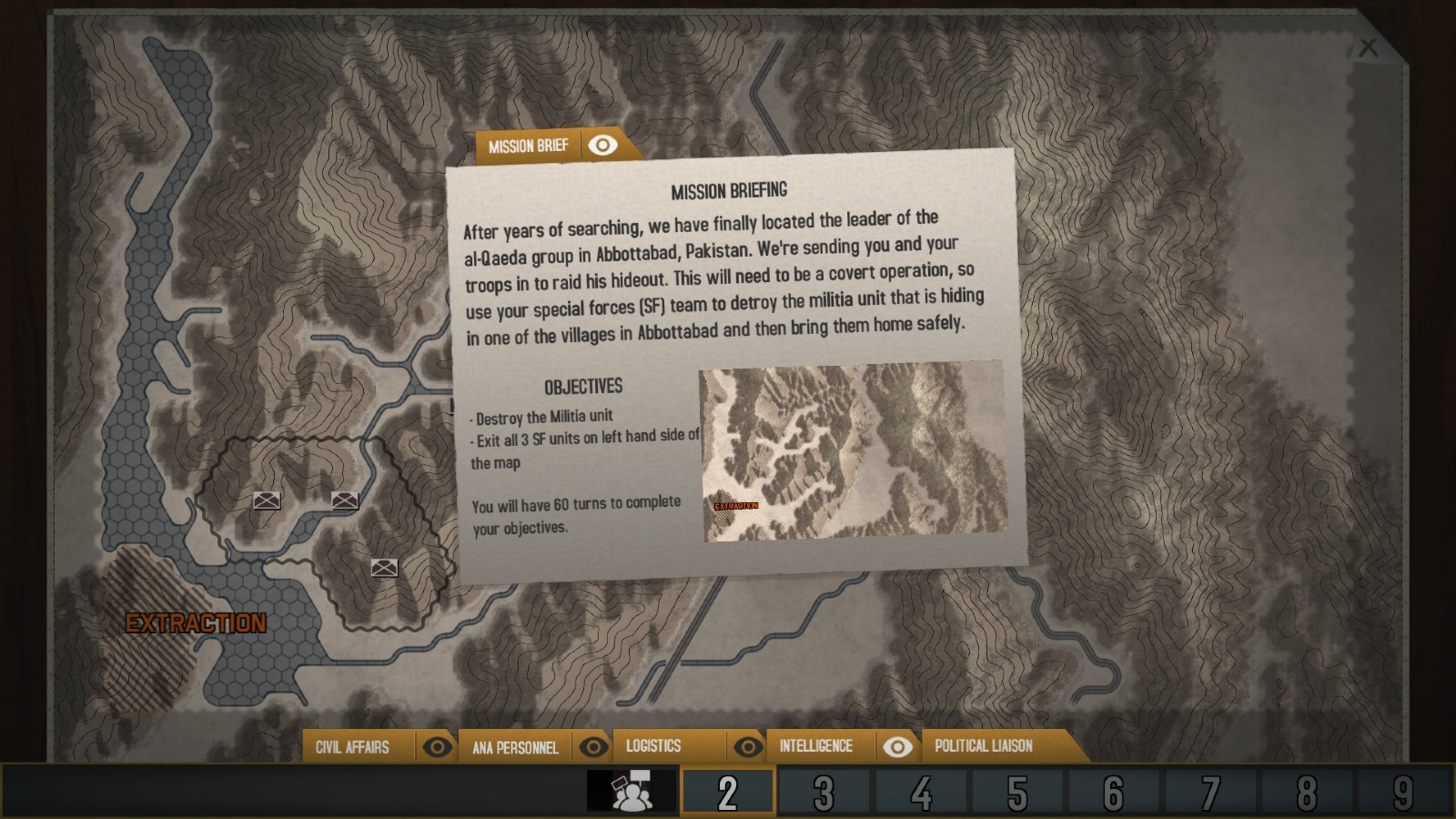The image size is (1456, 819).
Task: Dismiss the briefing with the X button
Action: tap(1367, 47)
